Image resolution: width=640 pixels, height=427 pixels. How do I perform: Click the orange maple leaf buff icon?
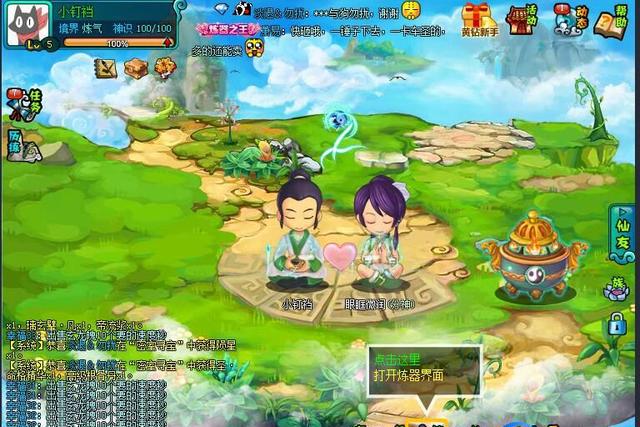pyautogui.click(x=164, y=67)
